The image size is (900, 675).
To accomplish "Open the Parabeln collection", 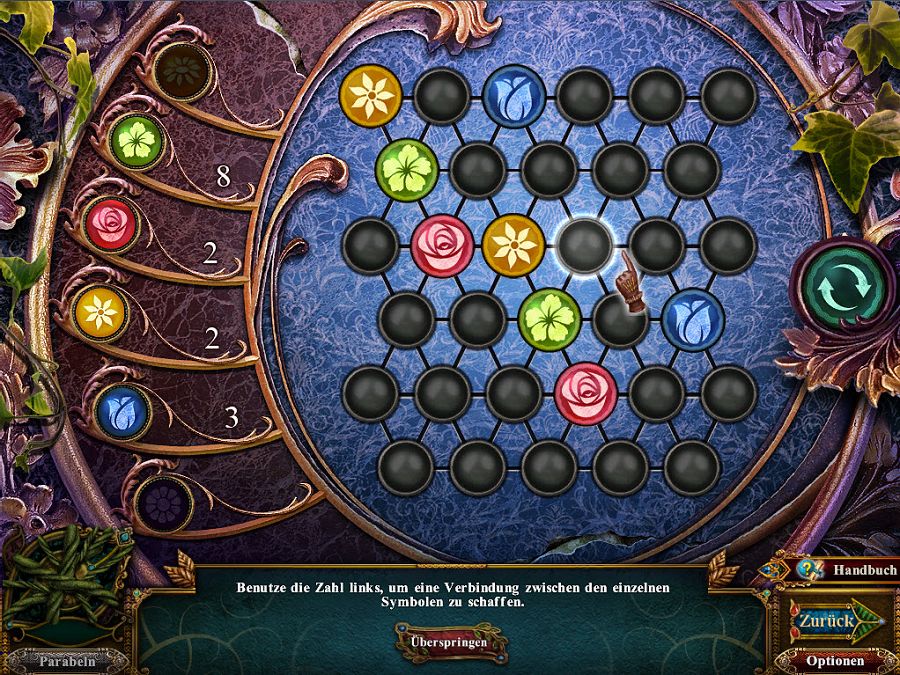I will coord(68,660).
